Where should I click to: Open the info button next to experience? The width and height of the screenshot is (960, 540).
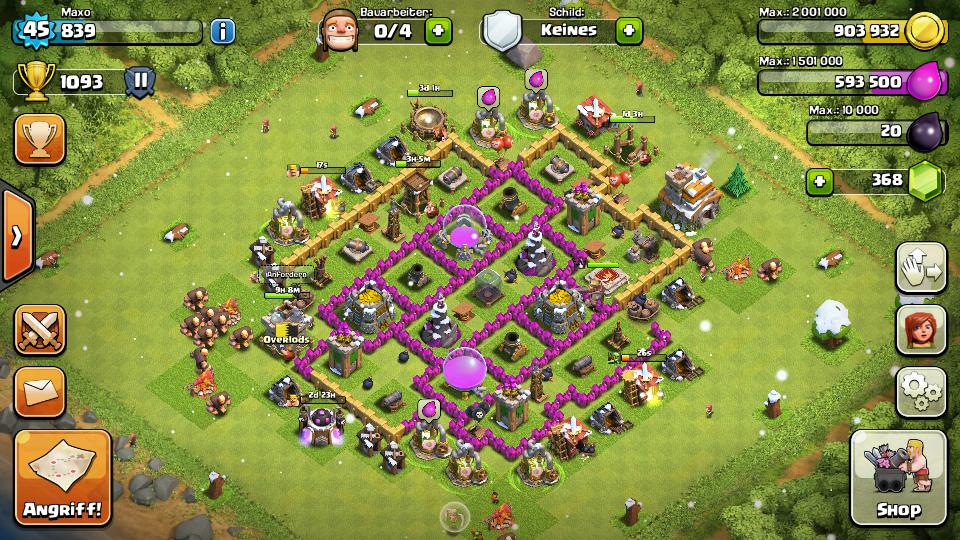point(222,30)
